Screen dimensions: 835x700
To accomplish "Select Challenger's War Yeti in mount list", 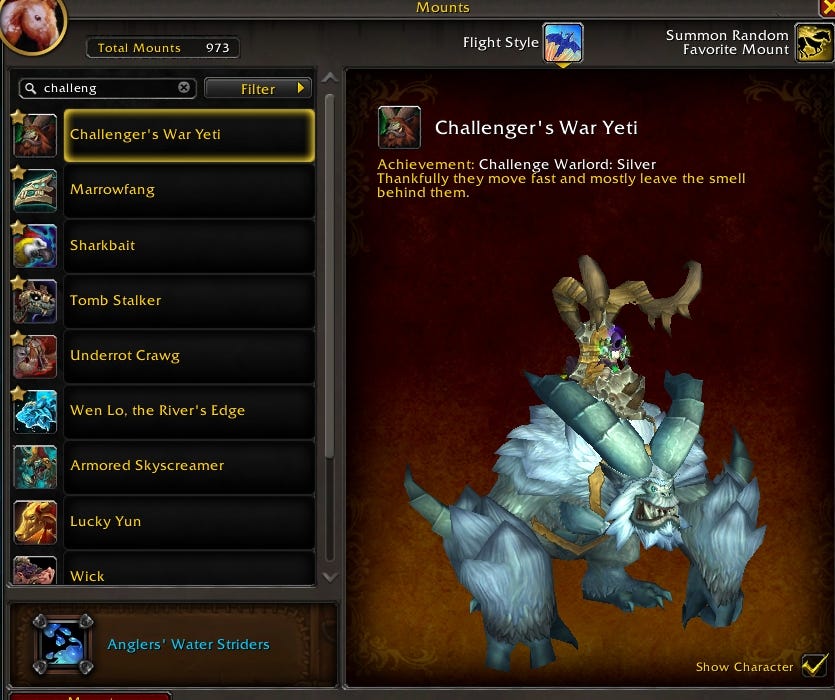I will coord(188,135).
